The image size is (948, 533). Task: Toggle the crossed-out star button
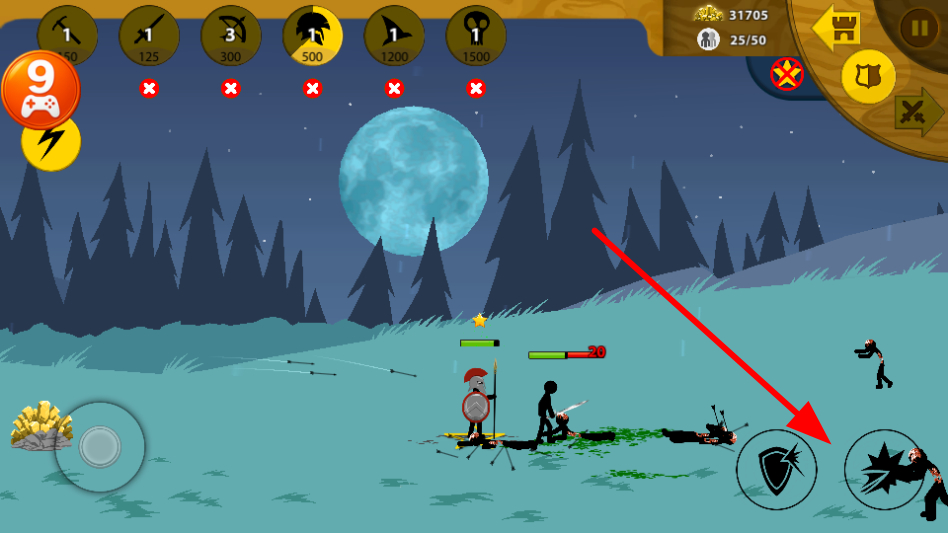tap(787, 73)
